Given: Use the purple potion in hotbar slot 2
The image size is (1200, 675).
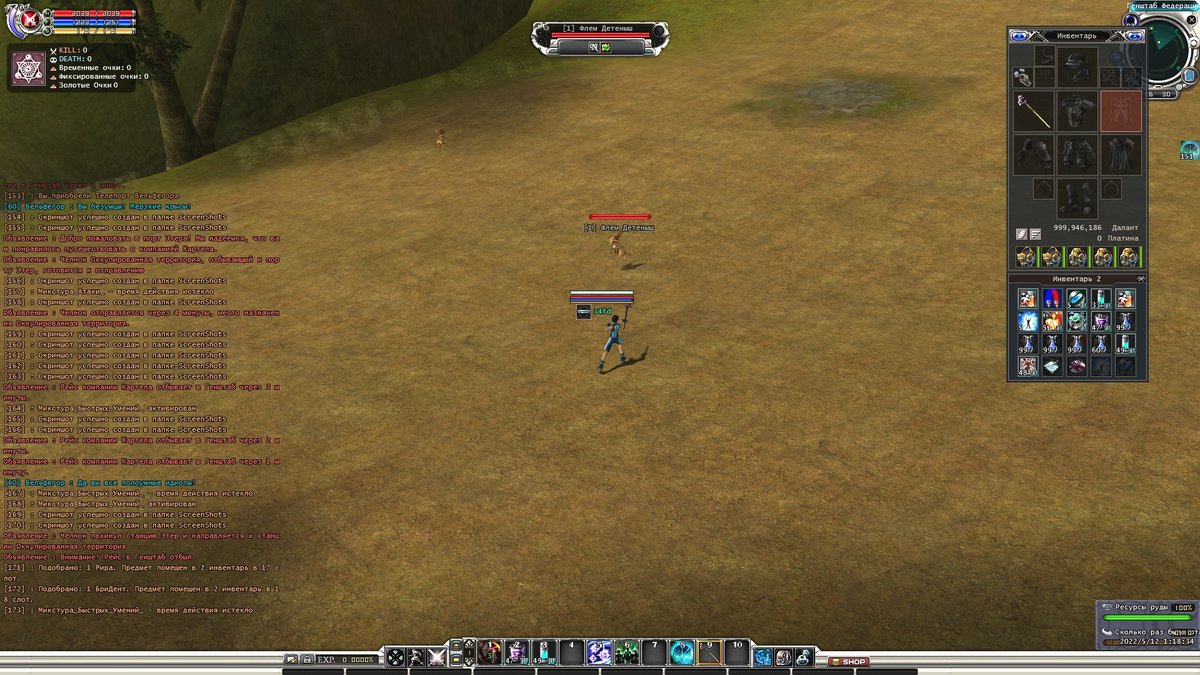Looking at the screenshot, I should pyautogui.click(x=517, y=653).
